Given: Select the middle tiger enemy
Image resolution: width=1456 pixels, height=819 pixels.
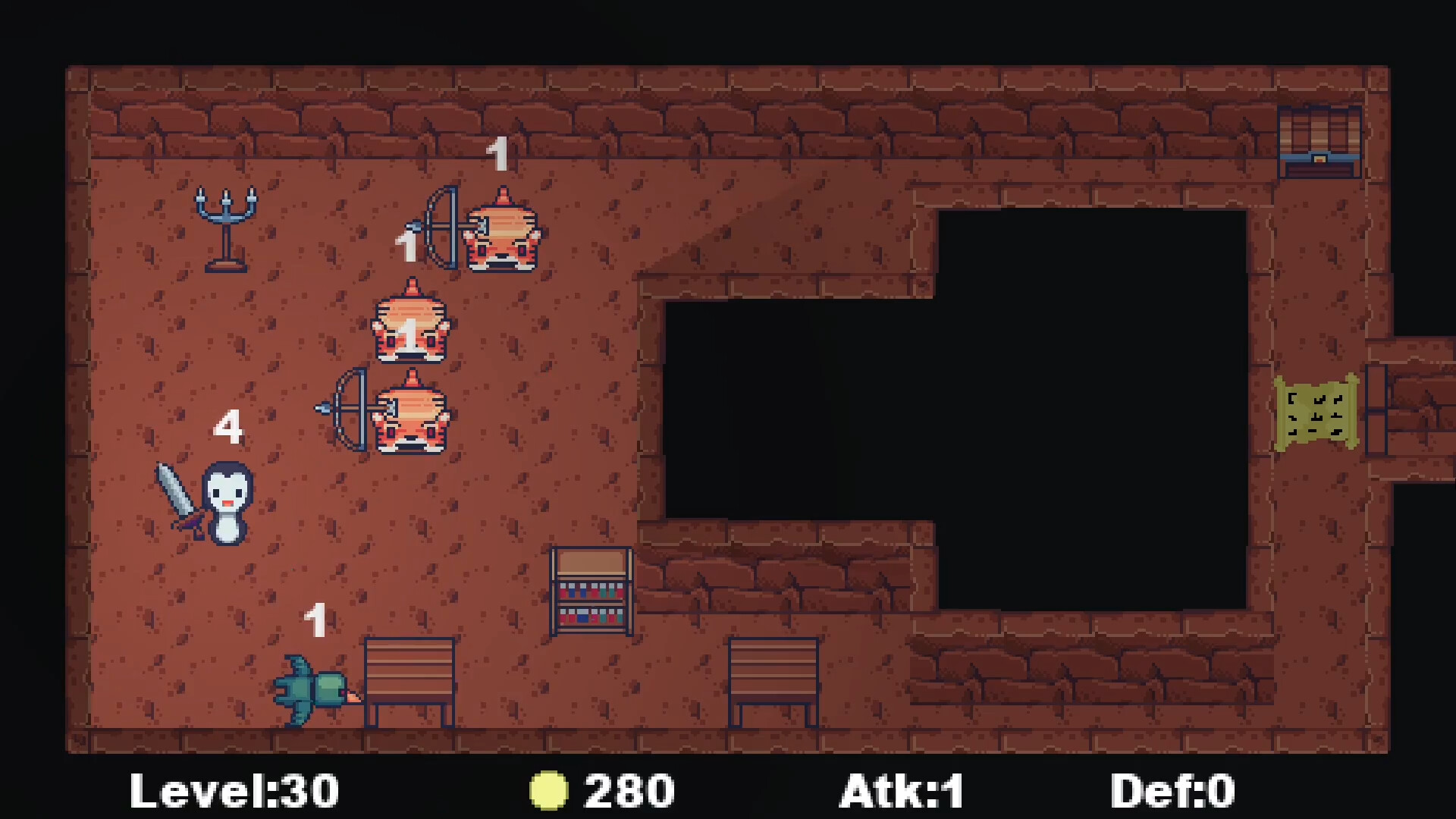Looking at the screenshot, I should (409, 326).
